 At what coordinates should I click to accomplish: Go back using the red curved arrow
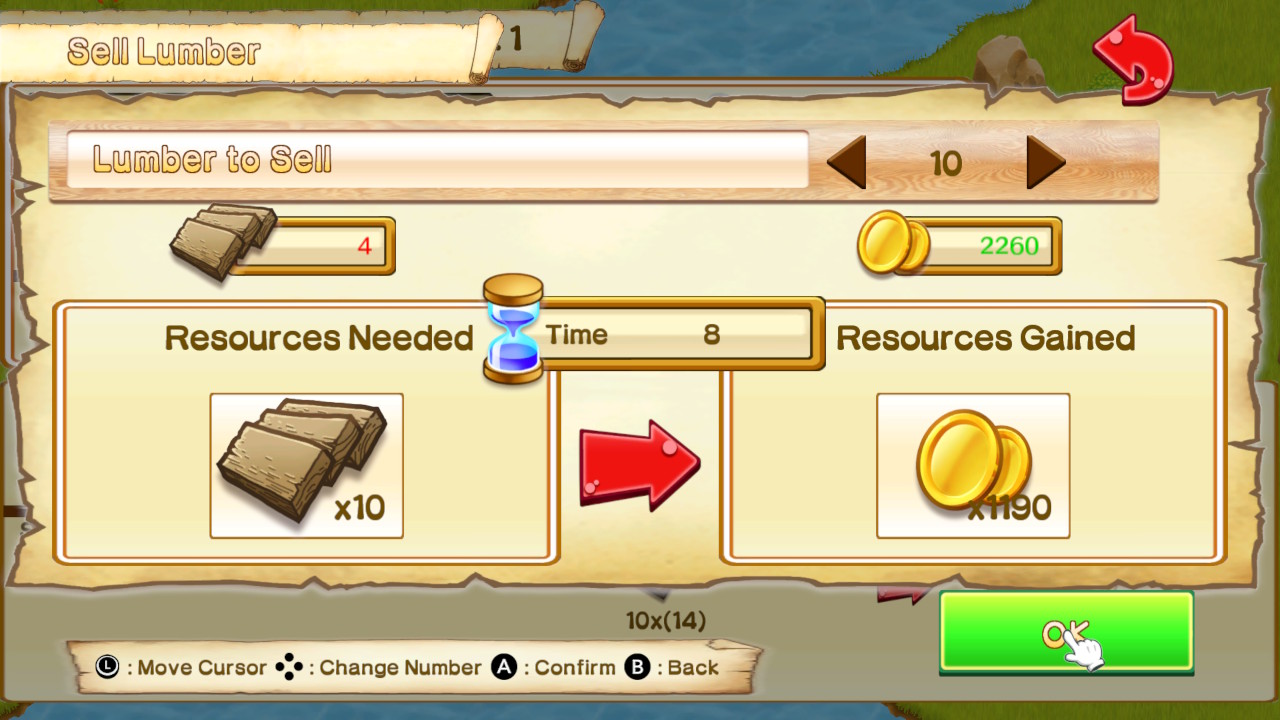(x=1134, y=59)
